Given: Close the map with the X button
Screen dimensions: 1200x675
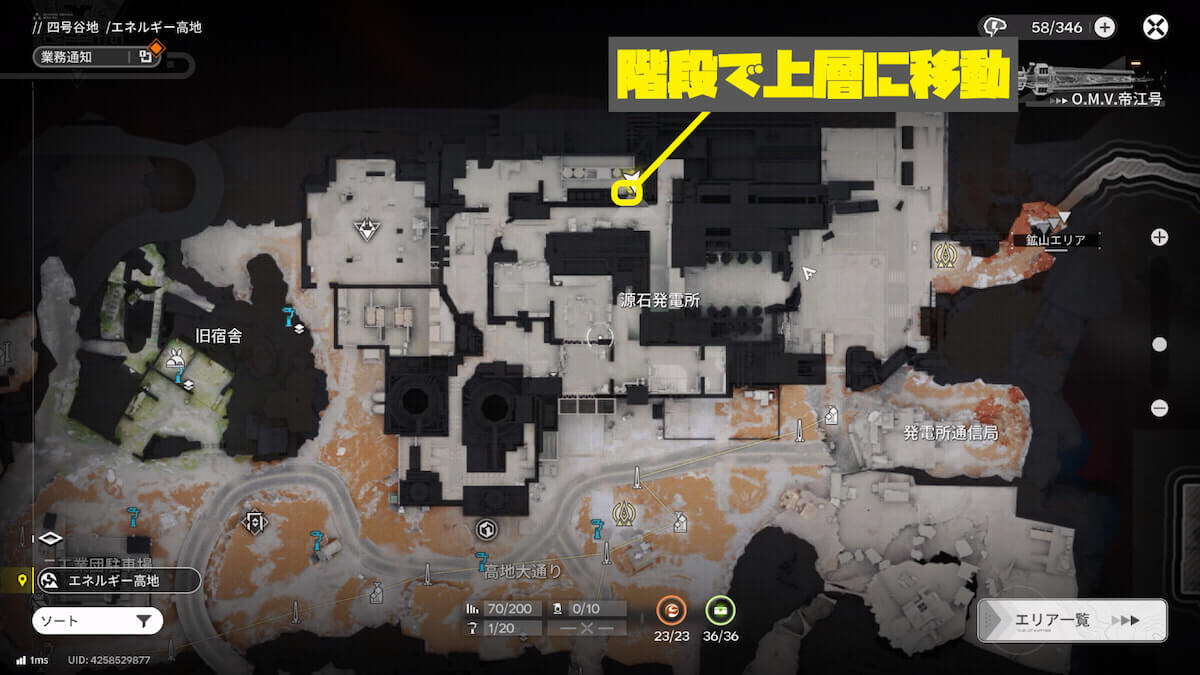Looking at the screenshot, I should tap(1155, 27).
